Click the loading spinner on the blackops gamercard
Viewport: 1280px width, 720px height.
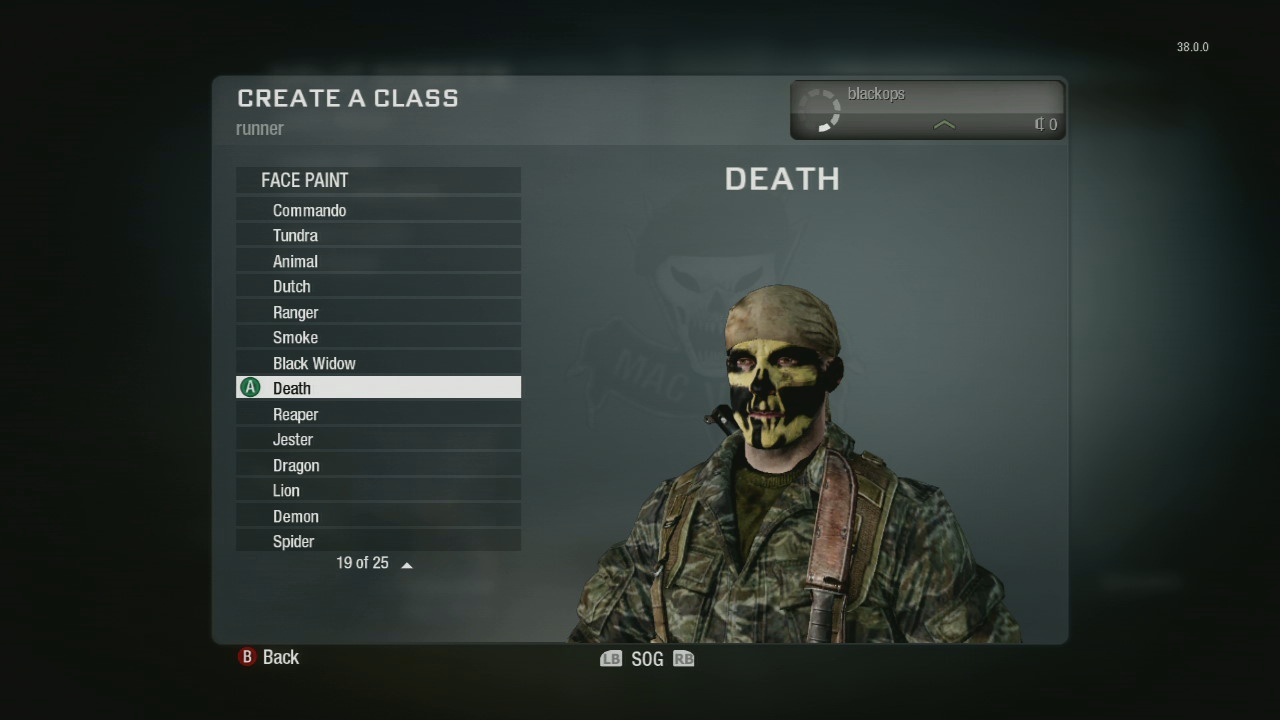(822, 110)
